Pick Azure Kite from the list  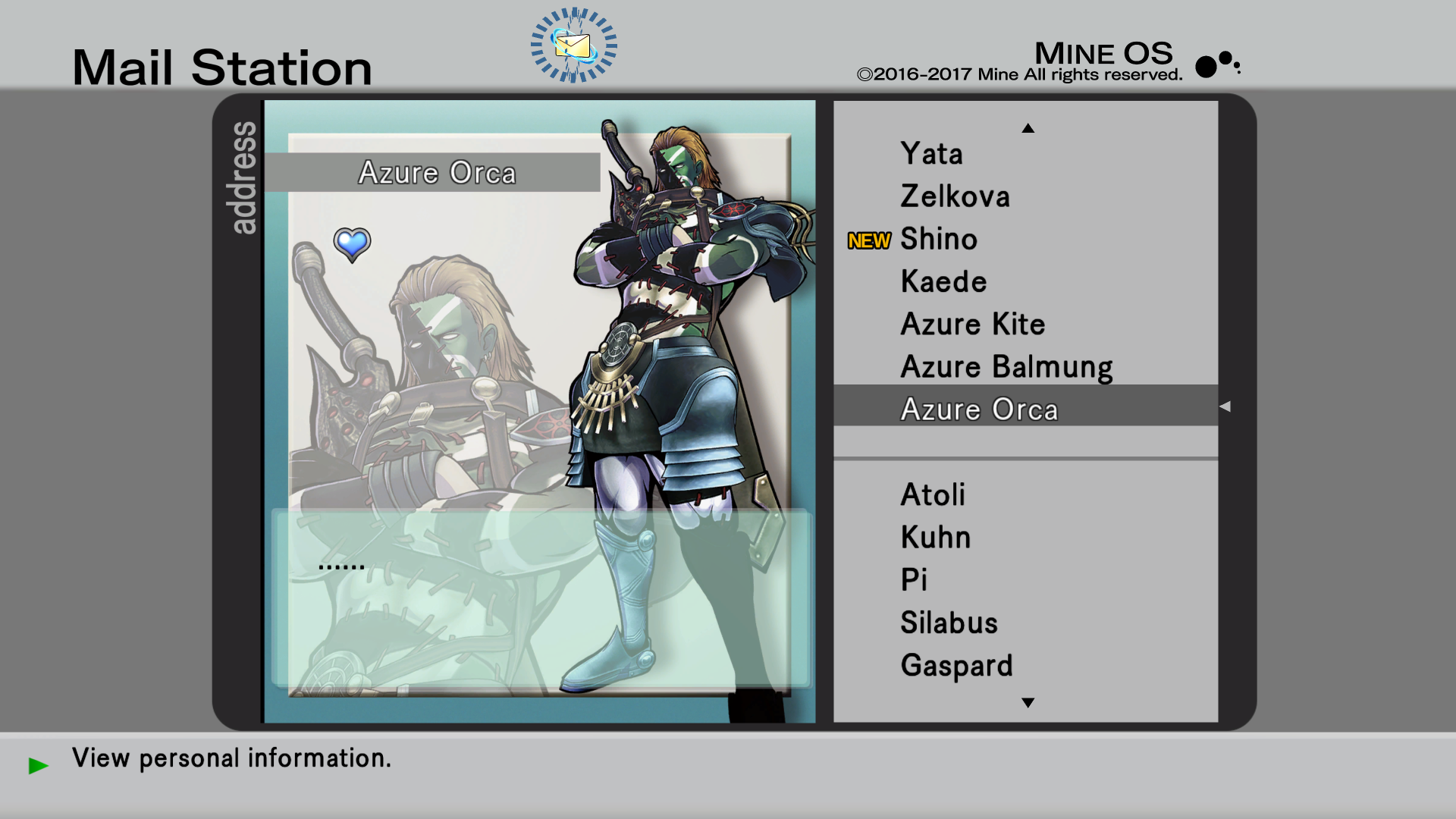[x=972, y=325]
